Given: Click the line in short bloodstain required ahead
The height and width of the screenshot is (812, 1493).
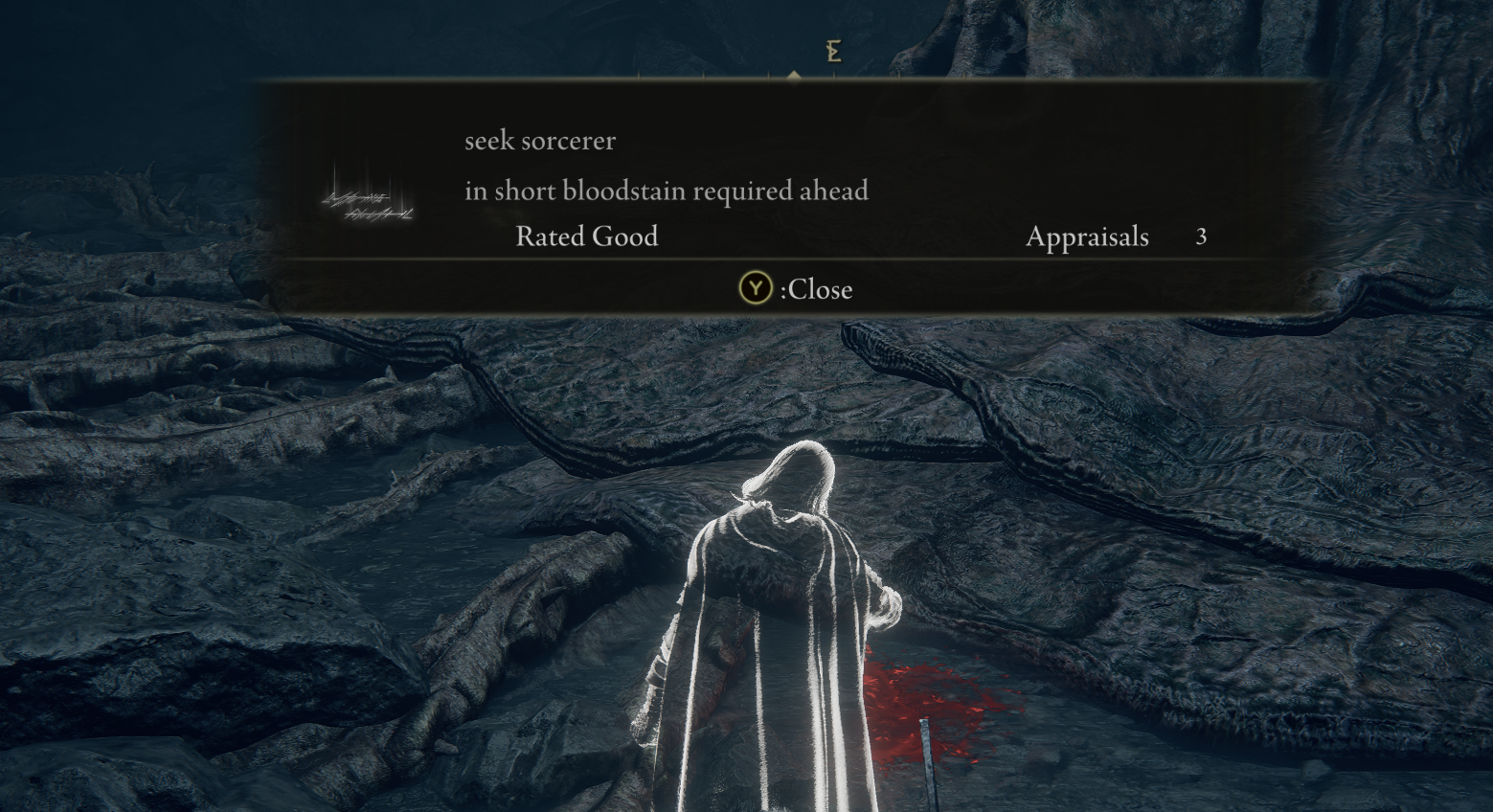Looking at the screenshot, I should click(x=667, y=191).
